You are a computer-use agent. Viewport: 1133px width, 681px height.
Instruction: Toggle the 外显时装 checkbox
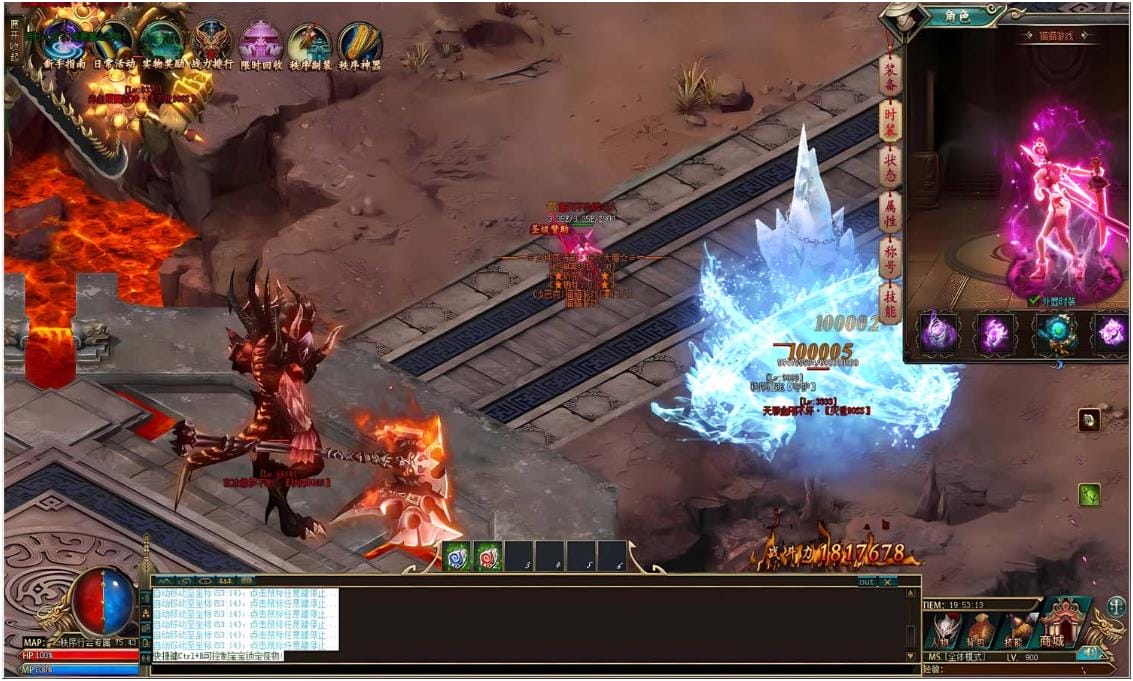pos(1034,300)
